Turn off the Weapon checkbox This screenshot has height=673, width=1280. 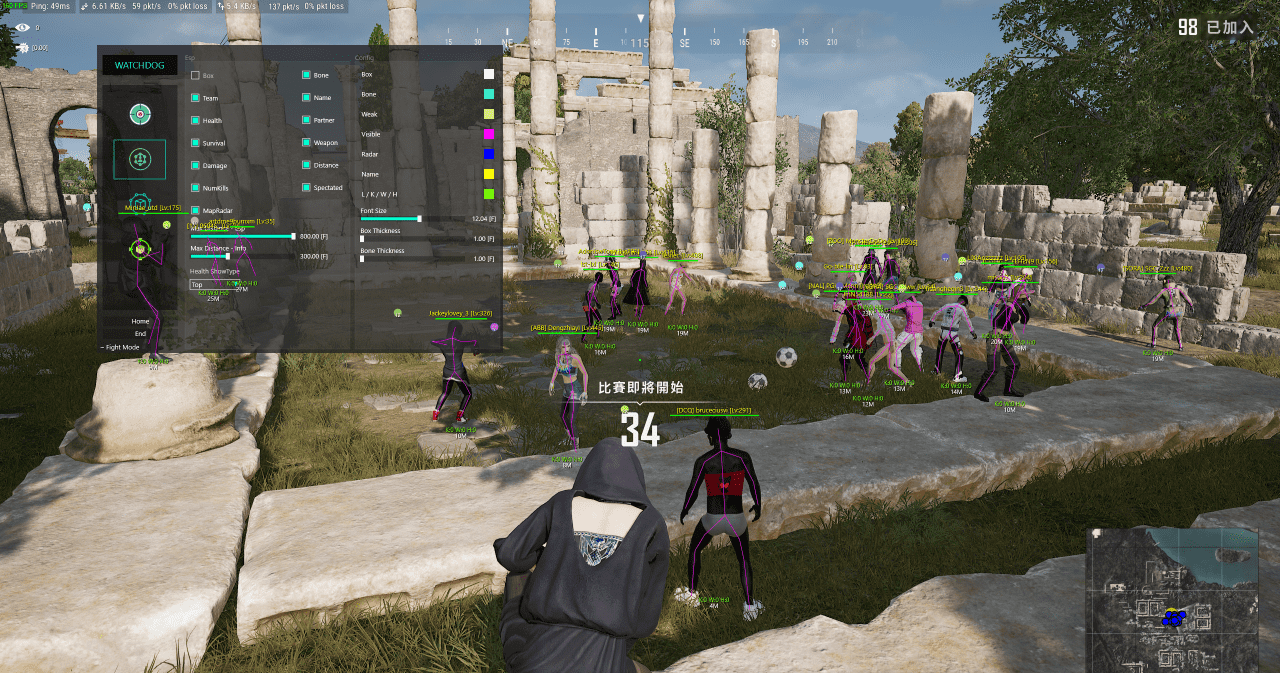click(x=307, y=143)
